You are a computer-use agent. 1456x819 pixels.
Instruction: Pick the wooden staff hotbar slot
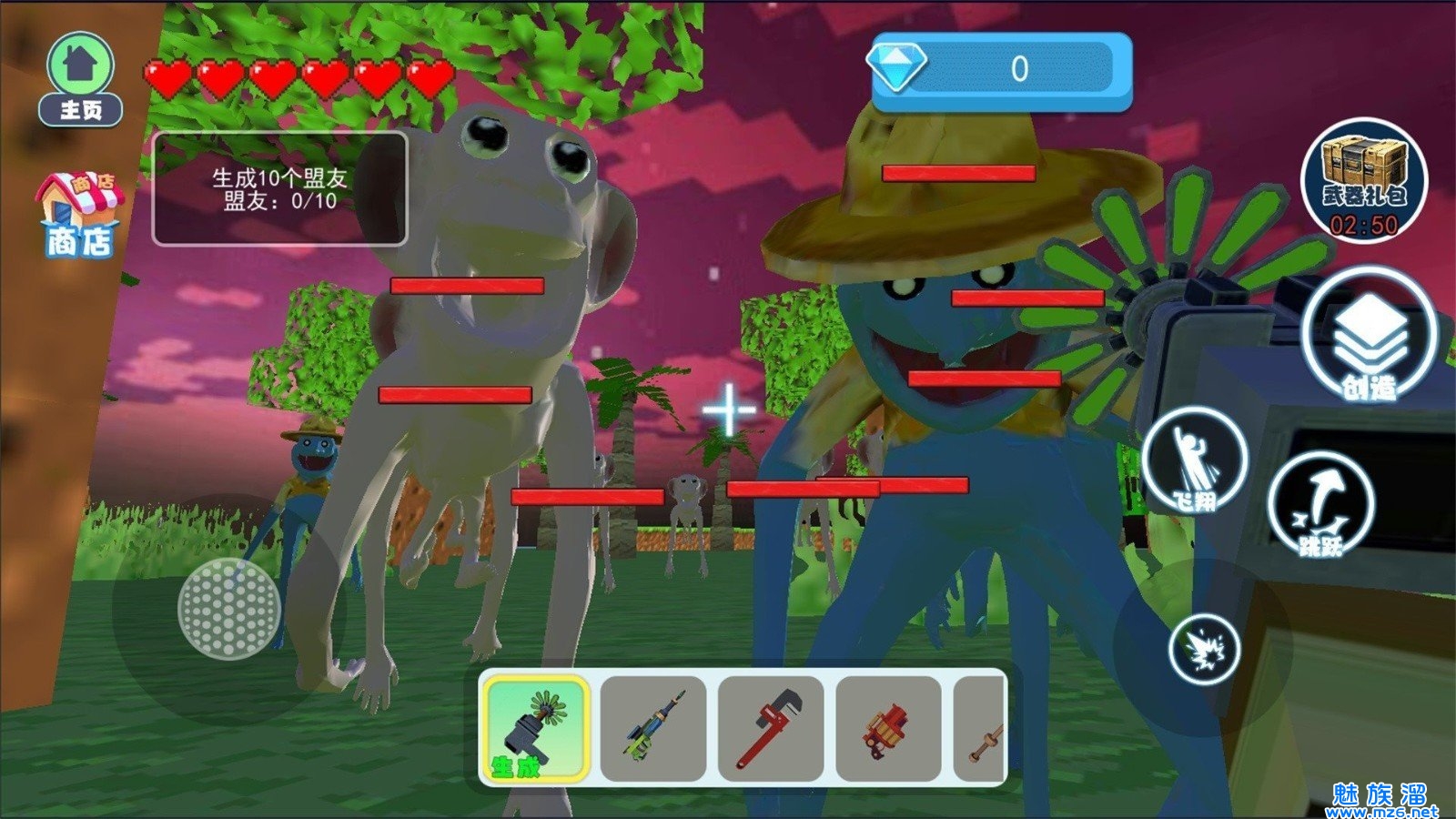coord(981,728)
